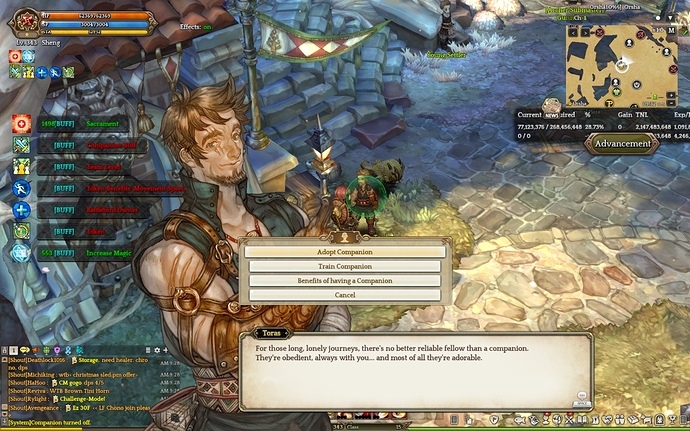Choose the Adopt Companion option
The height and width of the screenshot is (431, 690).
(345, 252)
